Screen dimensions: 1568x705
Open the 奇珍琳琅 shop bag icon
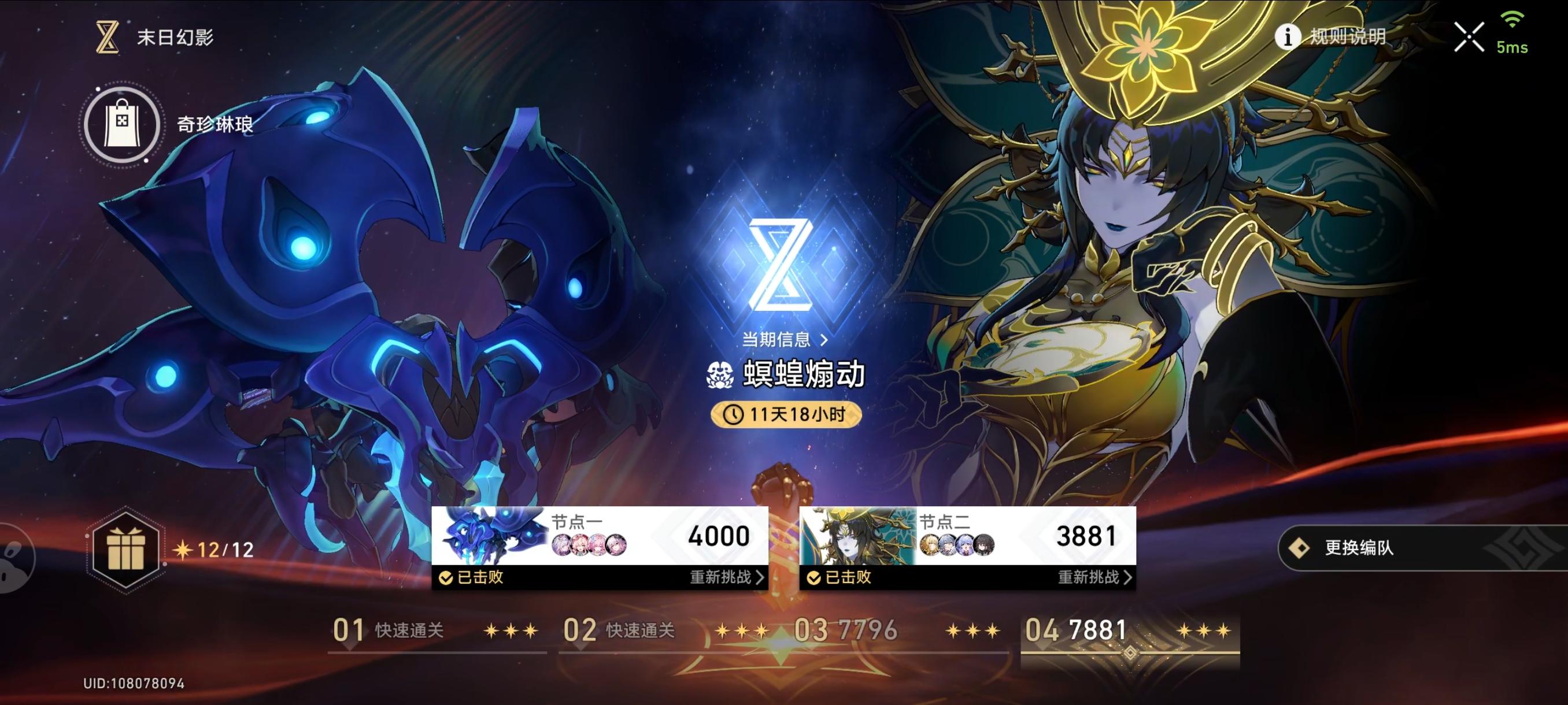(122, 124)
